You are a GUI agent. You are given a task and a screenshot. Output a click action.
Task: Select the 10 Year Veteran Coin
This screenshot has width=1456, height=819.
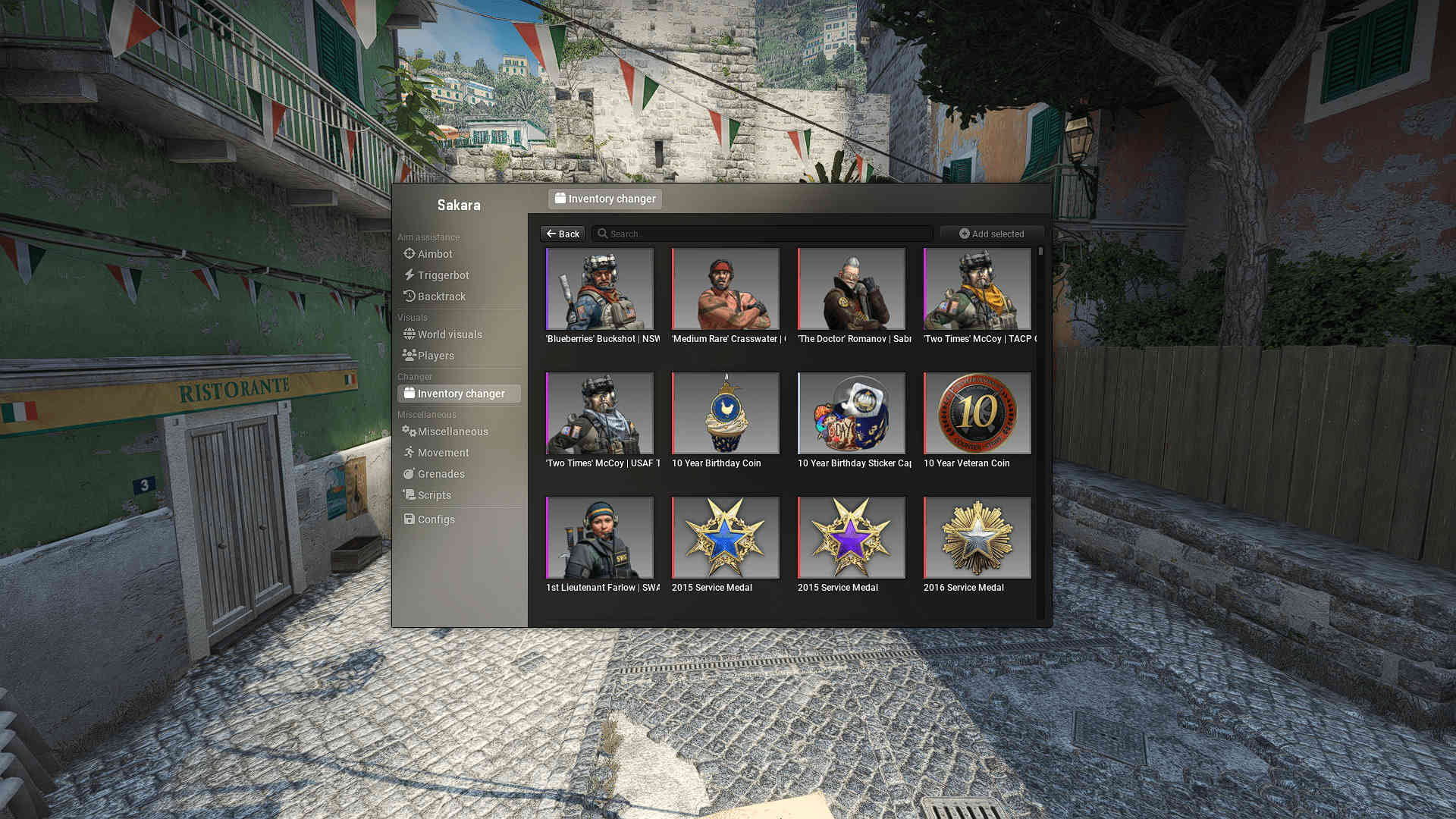click(x=977, y=413)
